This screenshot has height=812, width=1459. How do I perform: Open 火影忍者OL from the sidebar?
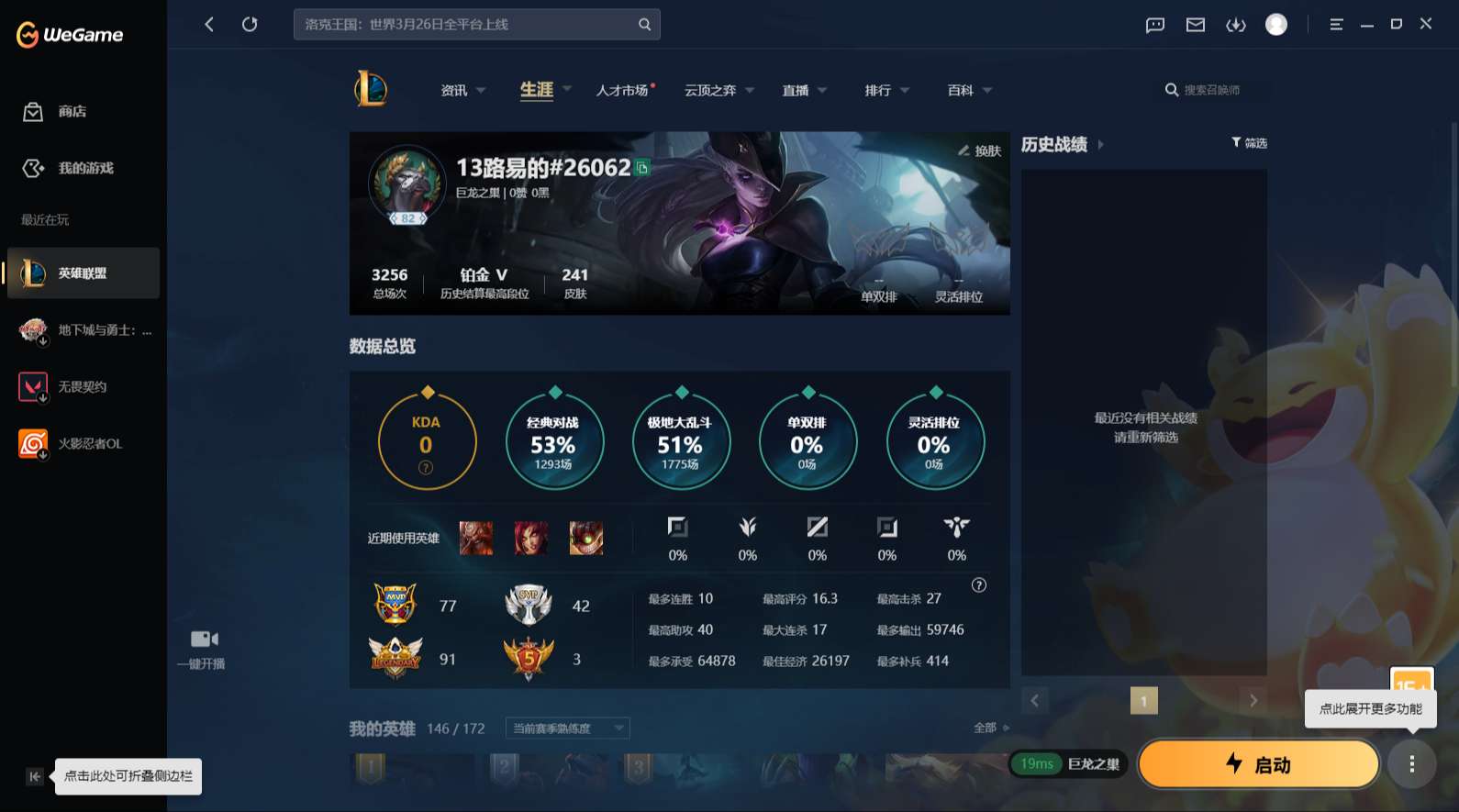(83, 443)
